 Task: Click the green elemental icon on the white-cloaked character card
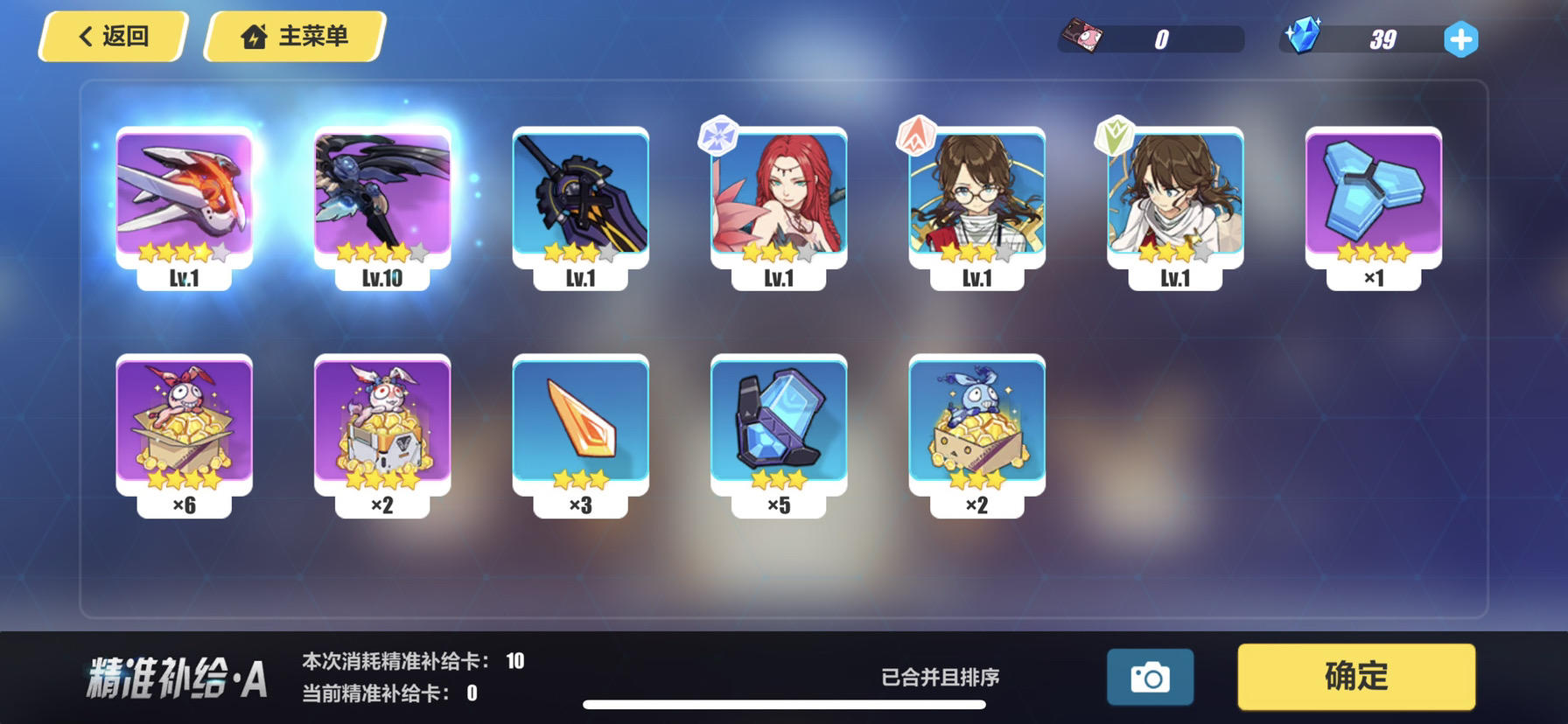point(1114,133)
